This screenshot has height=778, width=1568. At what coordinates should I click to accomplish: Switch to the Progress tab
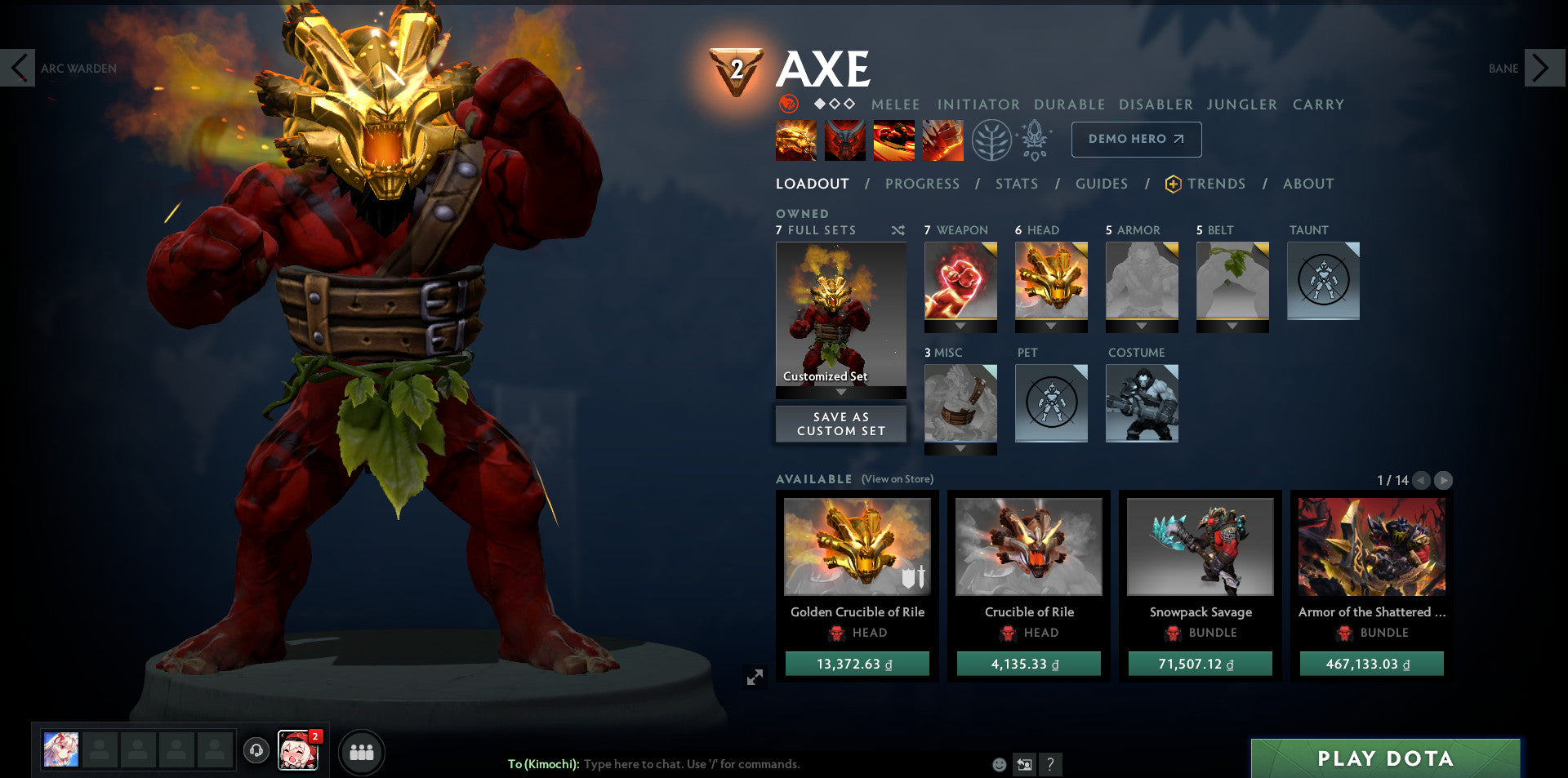point(921,184)
